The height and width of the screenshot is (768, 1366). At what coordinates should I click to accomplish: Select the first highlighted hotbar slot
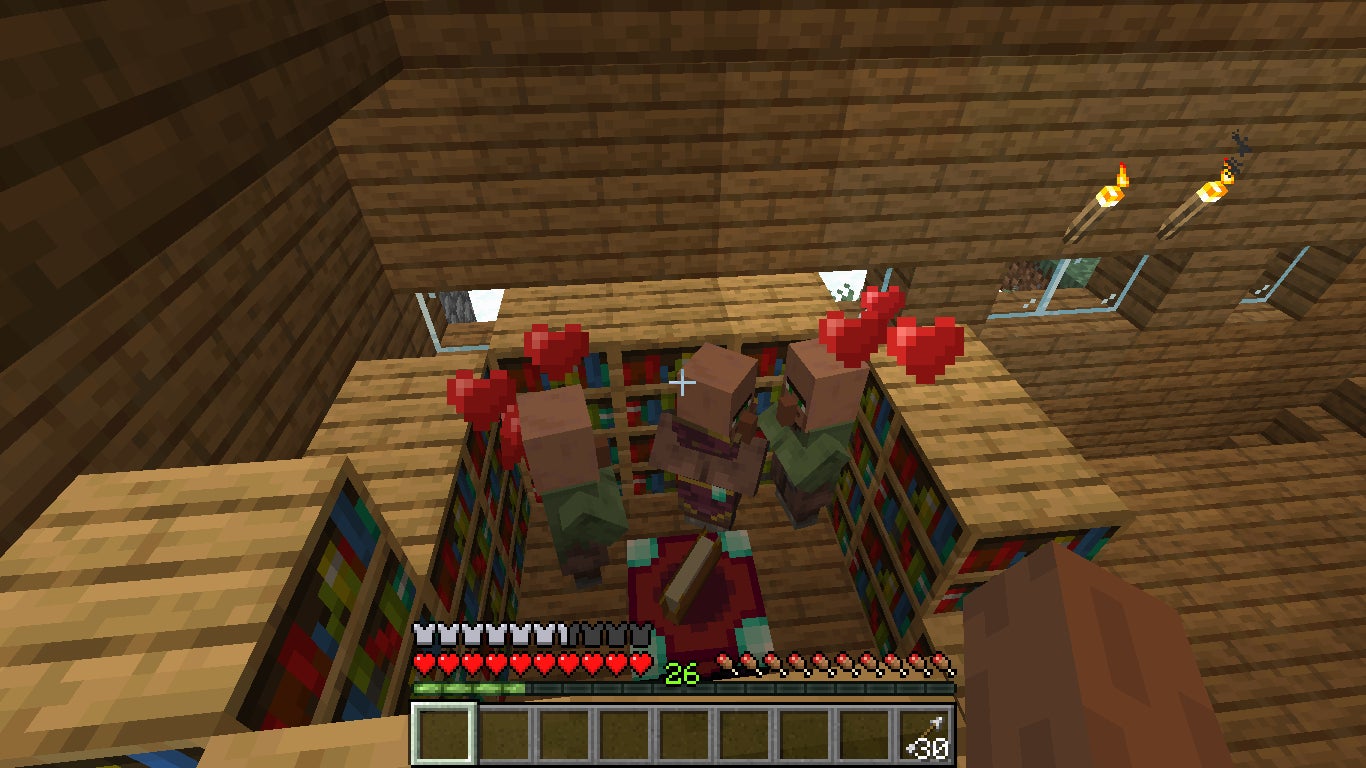coord(443,735)
